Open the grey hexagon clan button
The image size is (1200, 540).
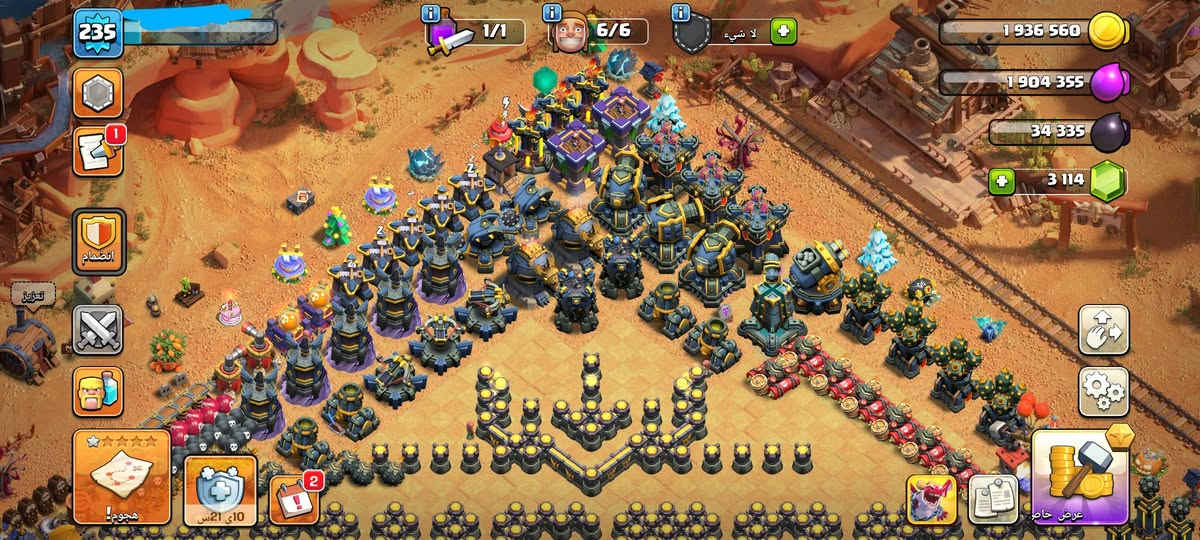[x=98, y=93]
